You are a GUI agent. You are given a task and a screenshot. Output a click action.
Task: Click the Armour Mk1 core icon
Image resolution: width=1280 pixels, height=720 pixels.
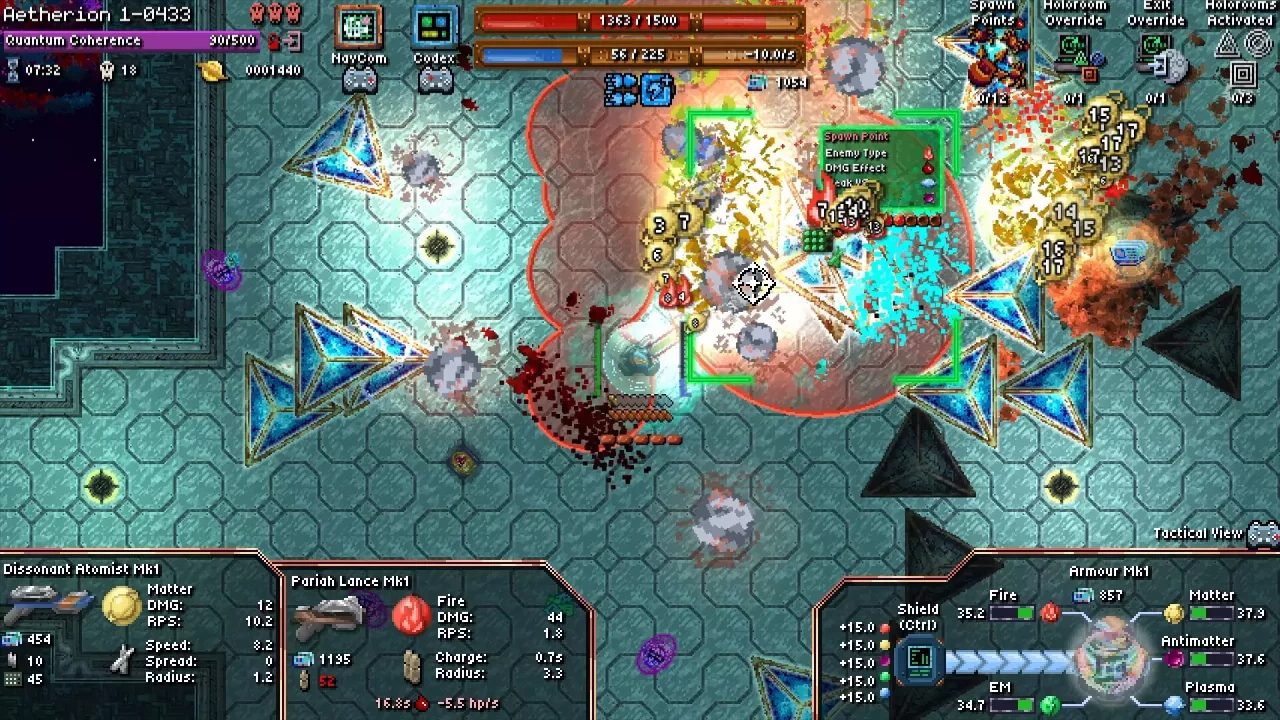[x=1112, y=657]
